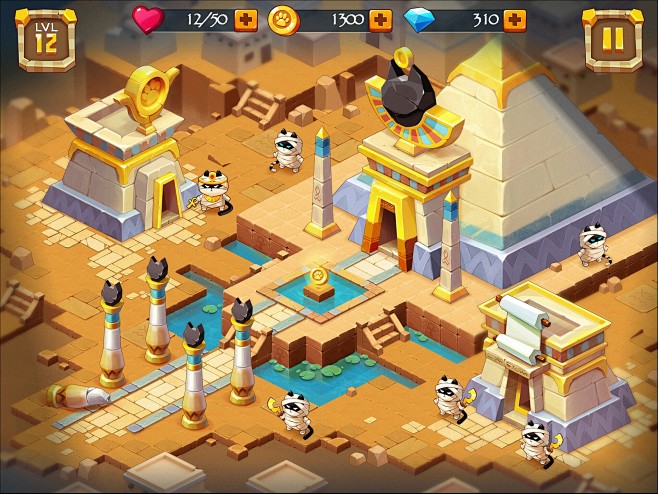Add more diamonds with the plus button
Screen dimensions: 658x494
[514, 20]
